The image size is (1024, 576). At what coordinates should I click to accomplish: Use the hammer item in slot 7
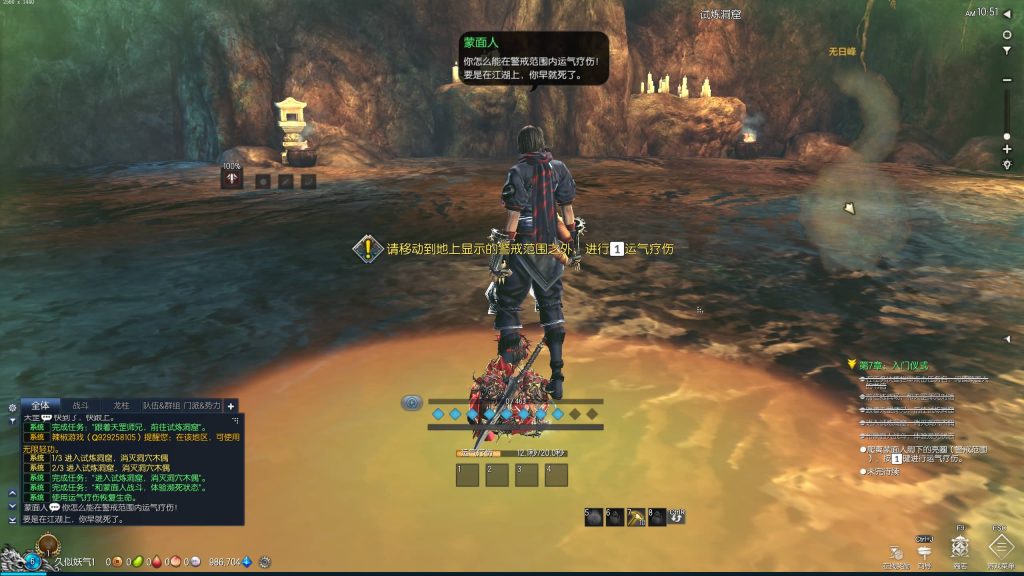634,517
